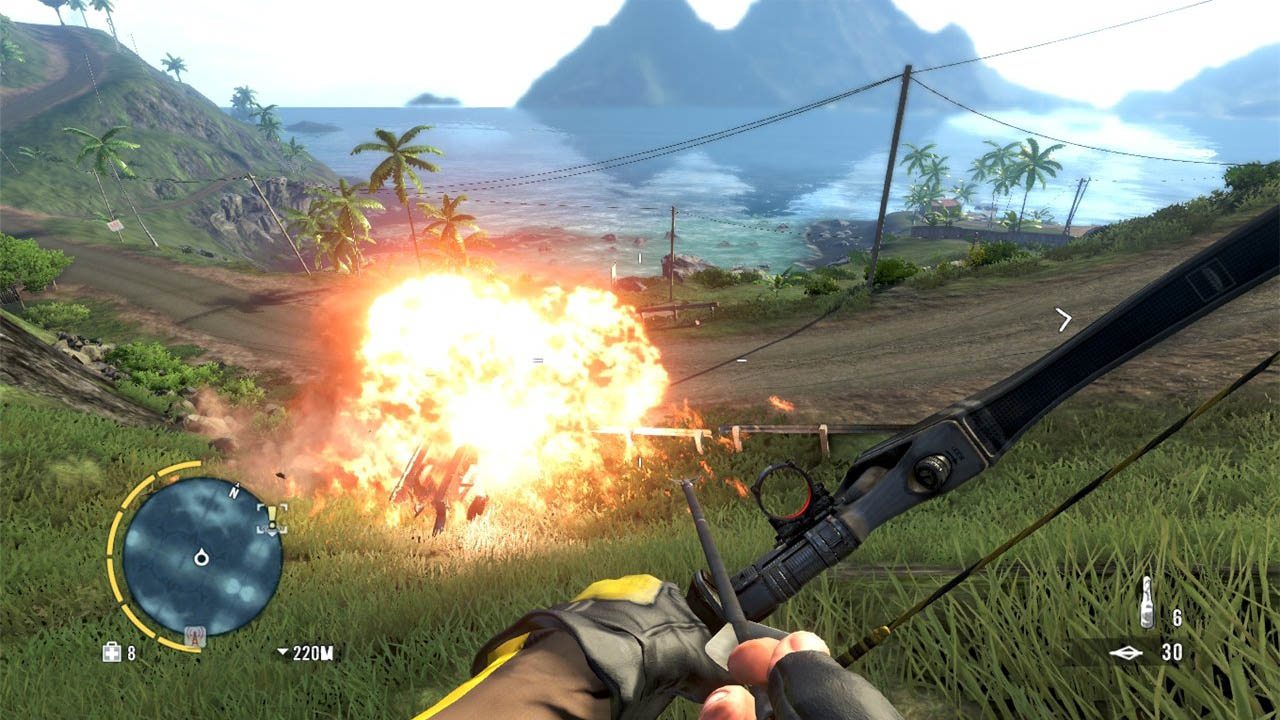The width and height of the screenshot is (1280, 720).
Task: Choose the molotov bottle icon
Action: pyautogui.click(x=1147, y=602)
